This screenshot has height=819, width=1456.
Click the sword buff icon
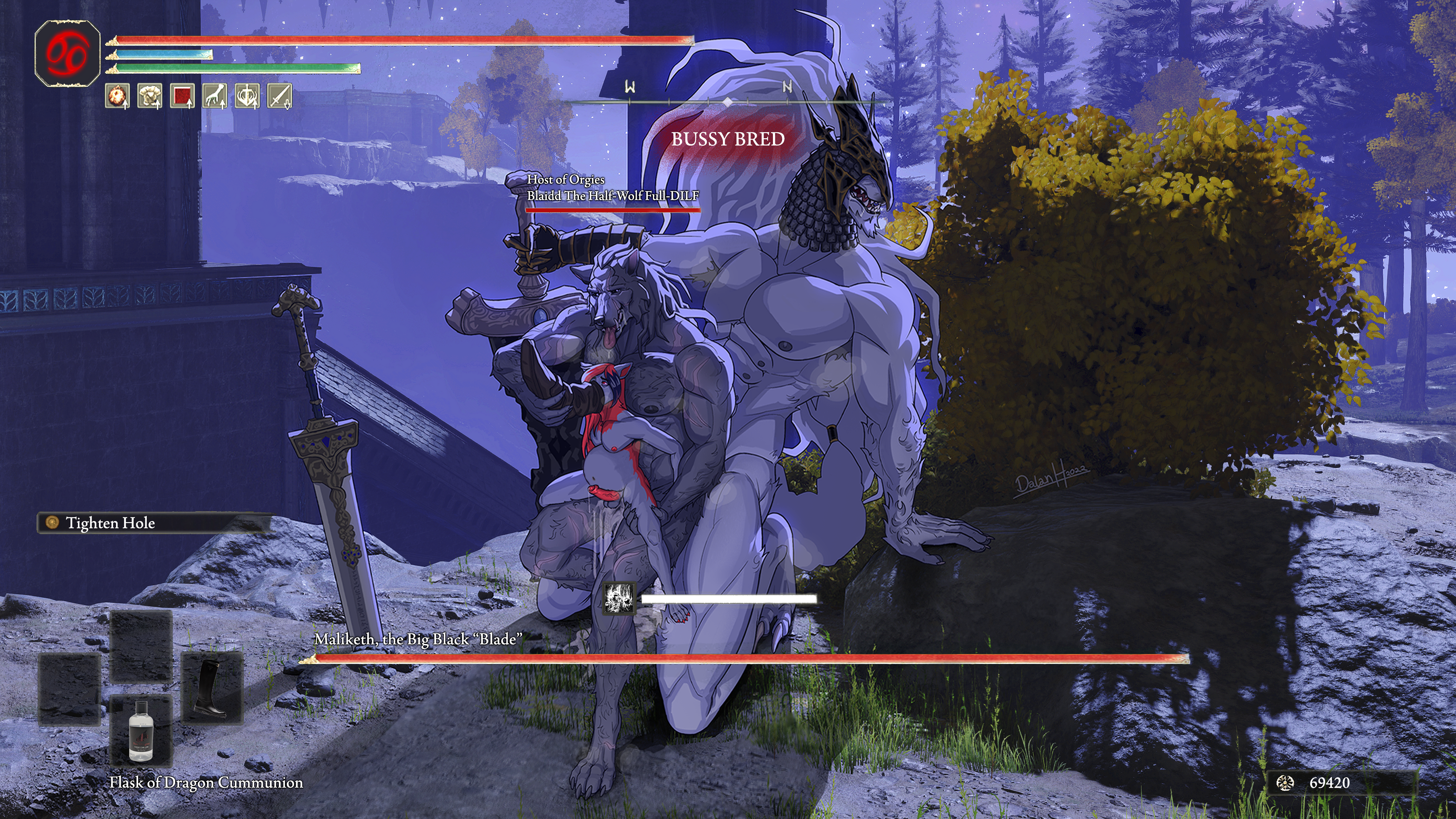coord(280,96)
